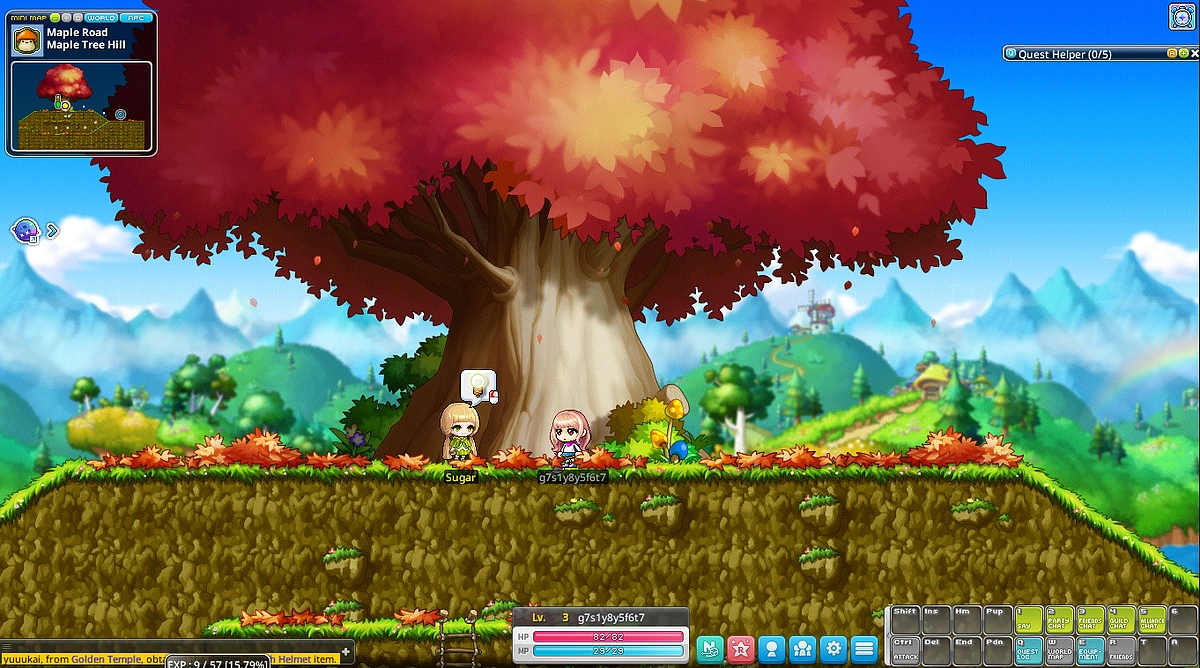Image resolution: width=1200 pixels, height=668 pixels.
Task: Open the three-line main menu button
Action: coord(864,648)
